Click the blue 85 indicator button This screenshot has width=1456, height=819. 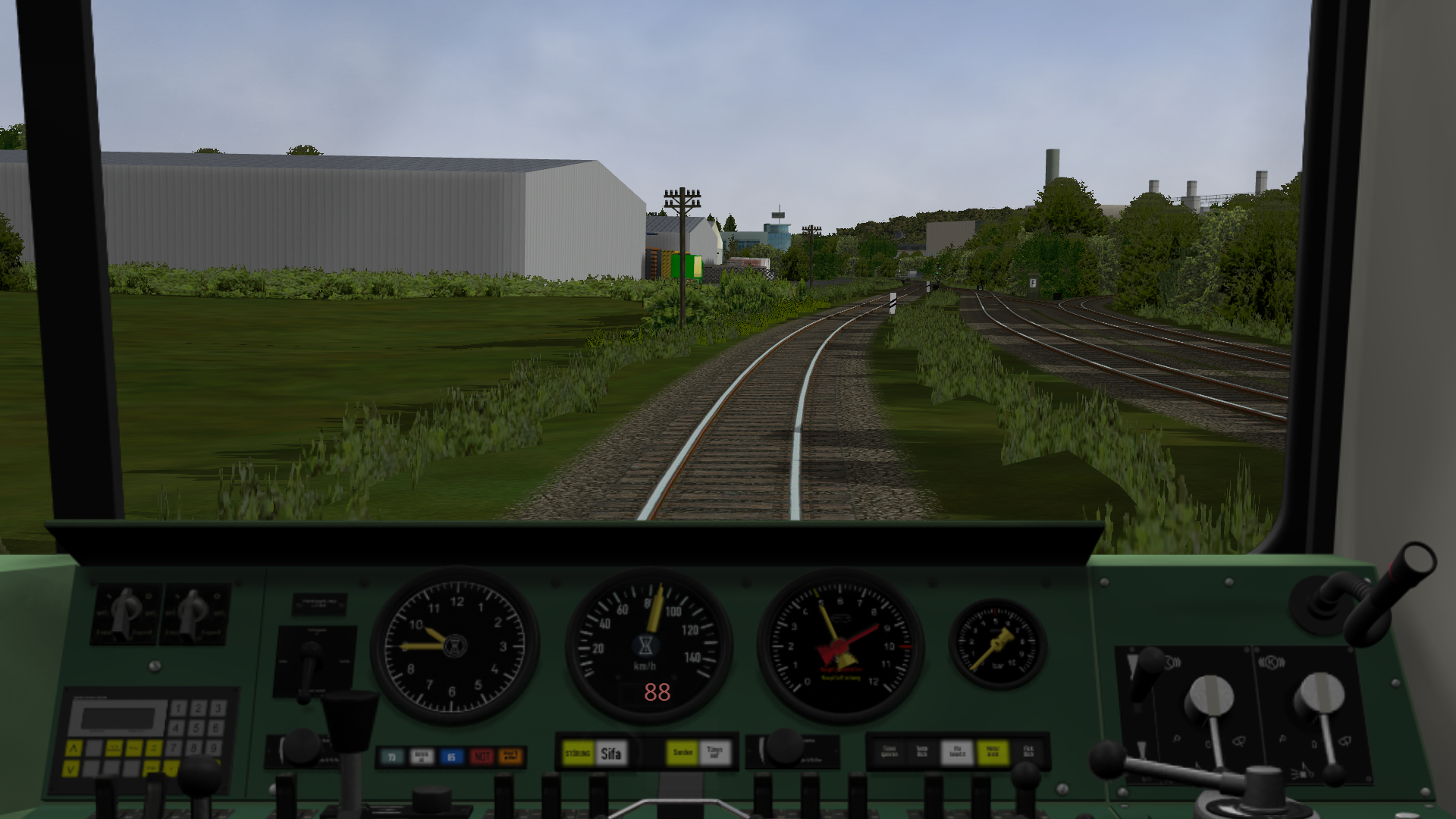[451, 756]
